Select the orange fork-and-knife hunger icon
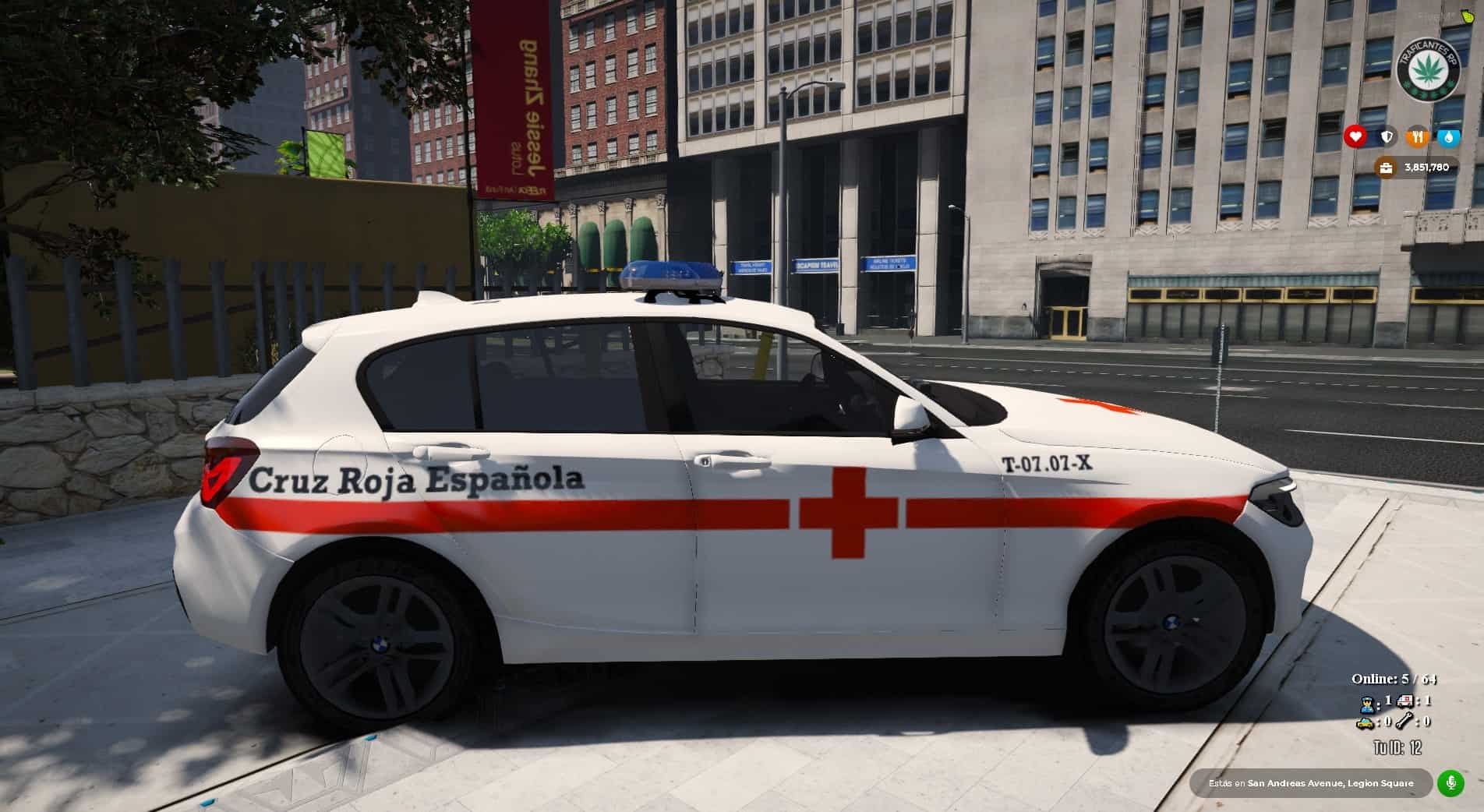Viewport: 1484px width, 812px height. 1418,137
